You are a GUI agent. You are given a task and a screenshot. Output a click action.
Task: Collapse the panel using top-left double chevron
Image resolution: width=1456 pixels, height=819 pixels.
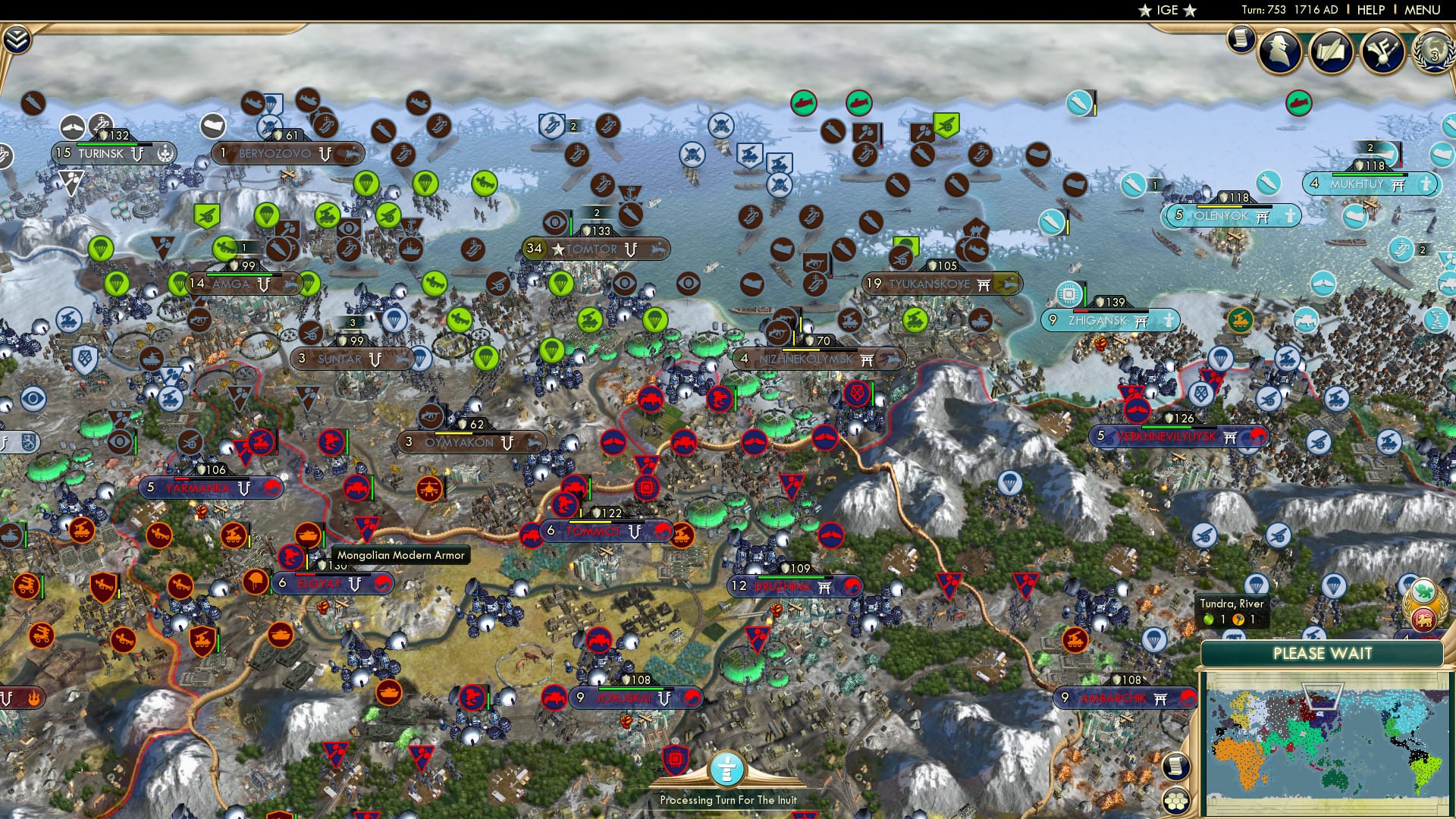17,39
